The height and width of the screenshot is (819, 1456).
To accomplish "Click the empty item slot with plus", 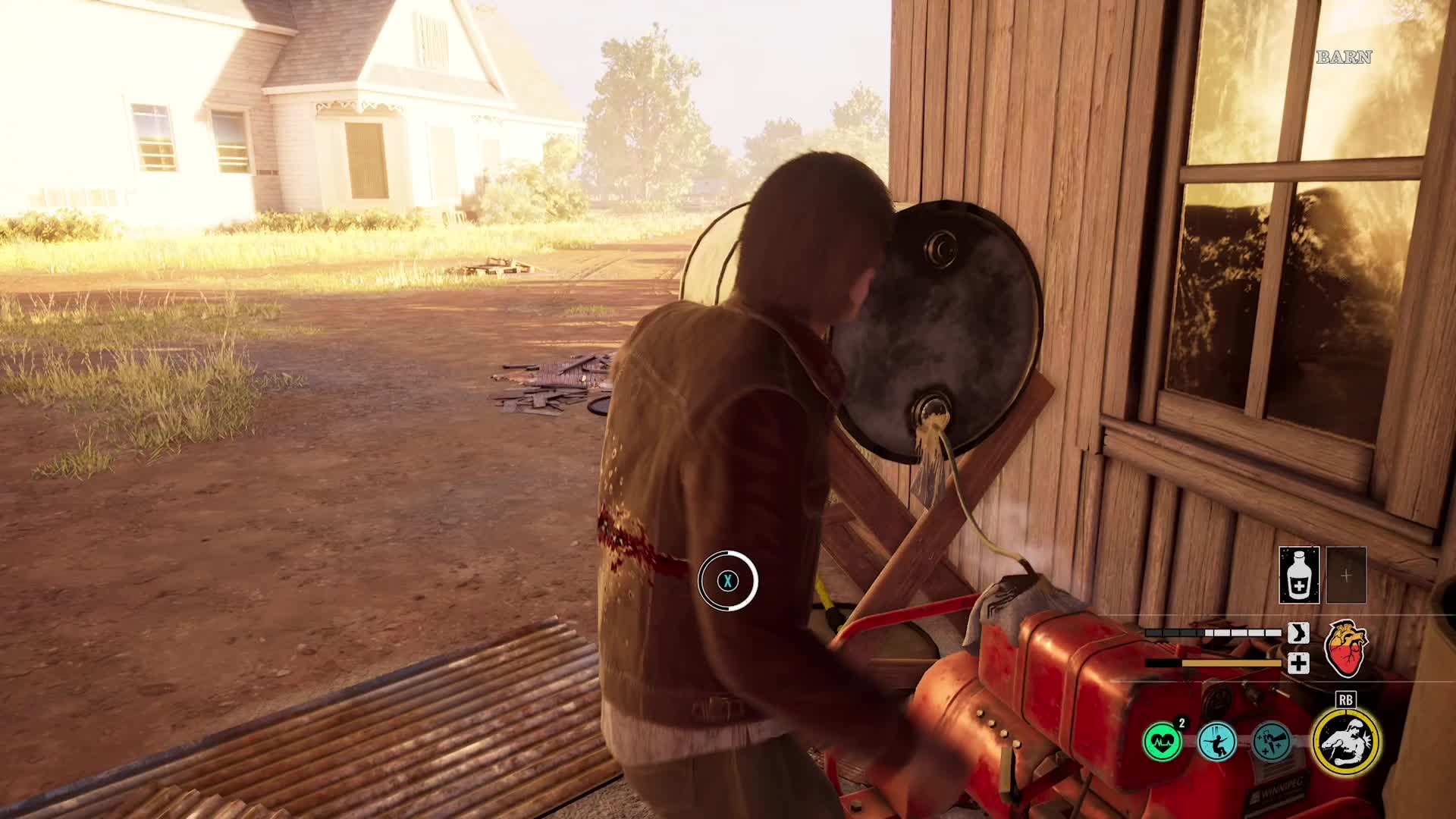I will point(1346,575).
